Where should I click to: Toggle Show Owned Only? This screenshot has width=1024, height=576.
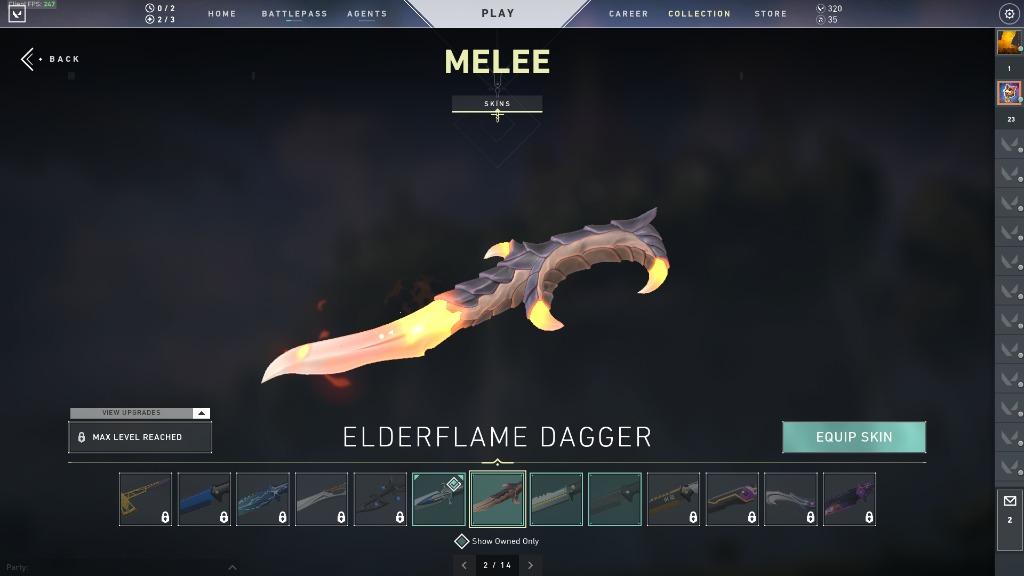pos(462,541)
